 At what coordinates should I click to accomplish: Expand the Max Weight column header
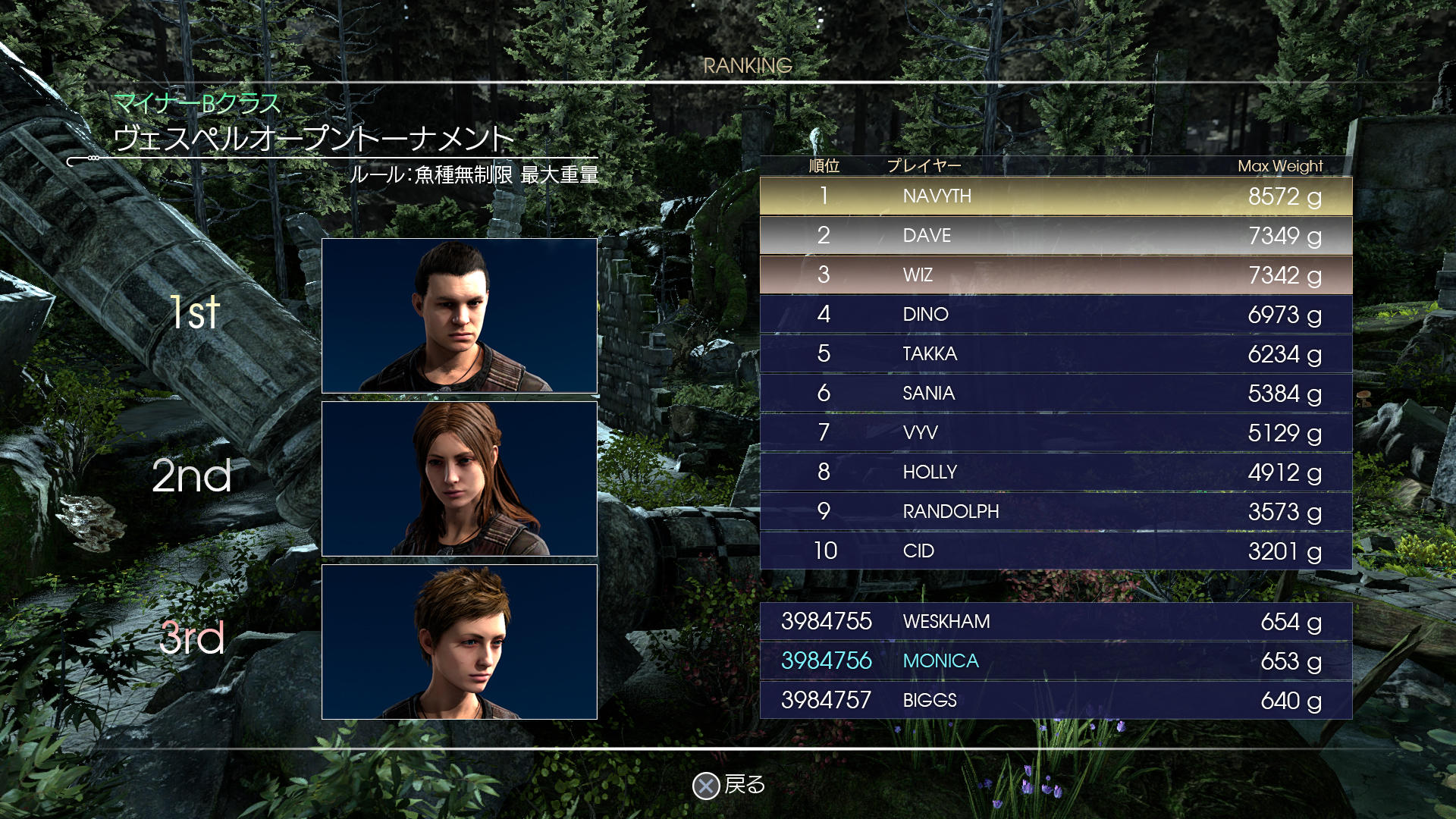[x=1280, y=166]
